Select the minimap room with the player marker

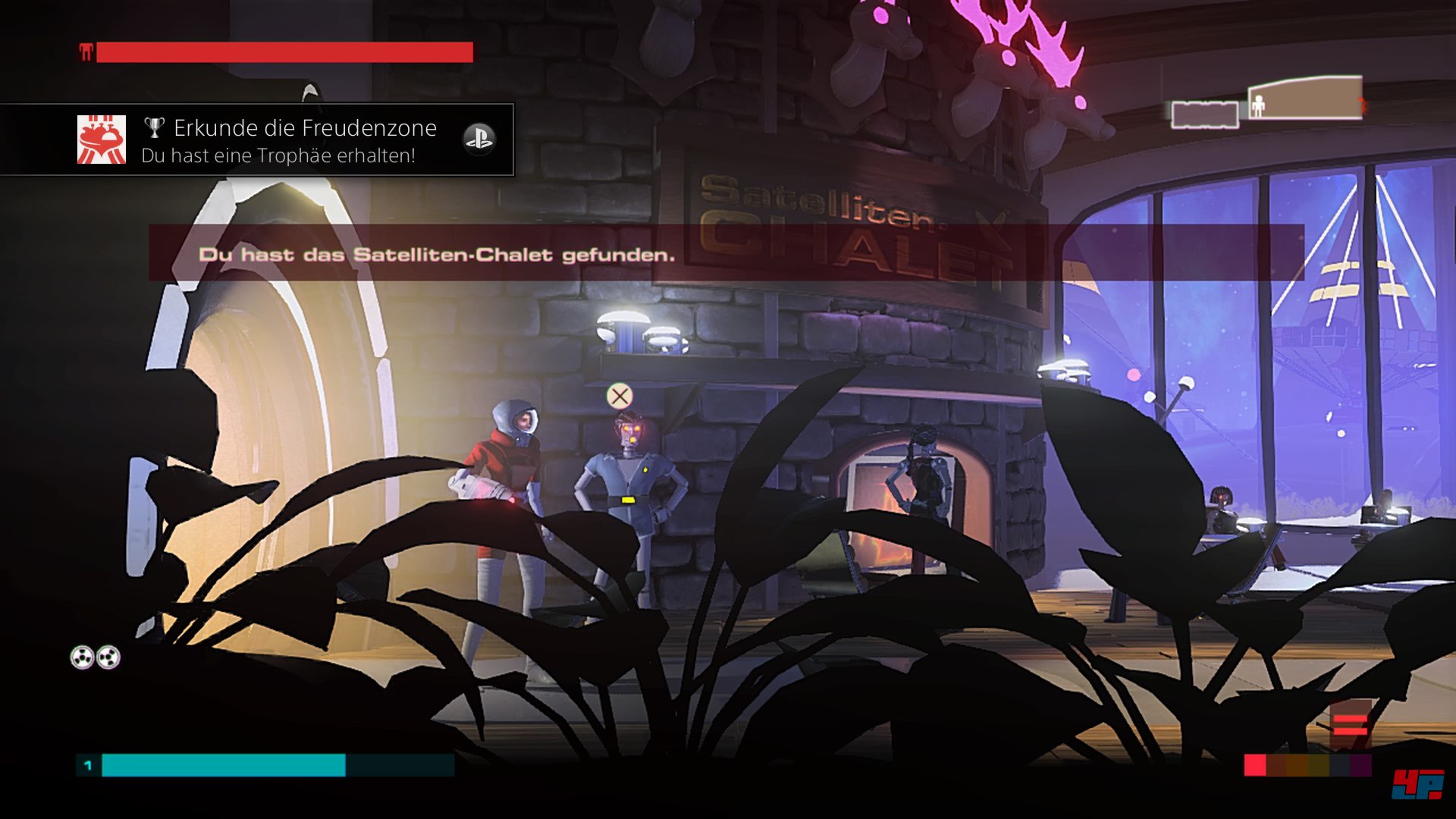pos(1305,99)
